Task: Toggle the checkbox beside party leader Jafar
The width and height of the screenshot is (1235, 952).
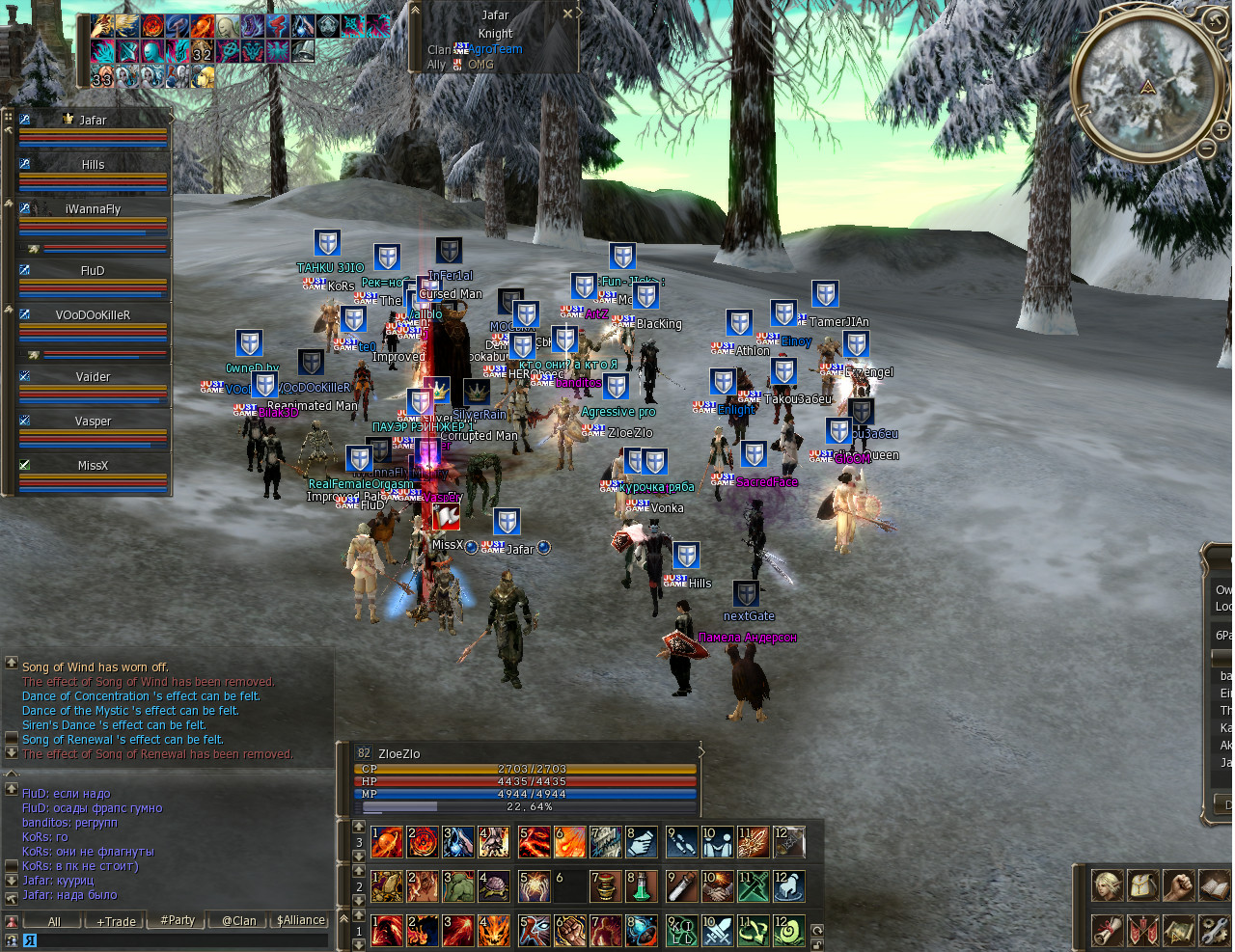Action: [23, 120]
